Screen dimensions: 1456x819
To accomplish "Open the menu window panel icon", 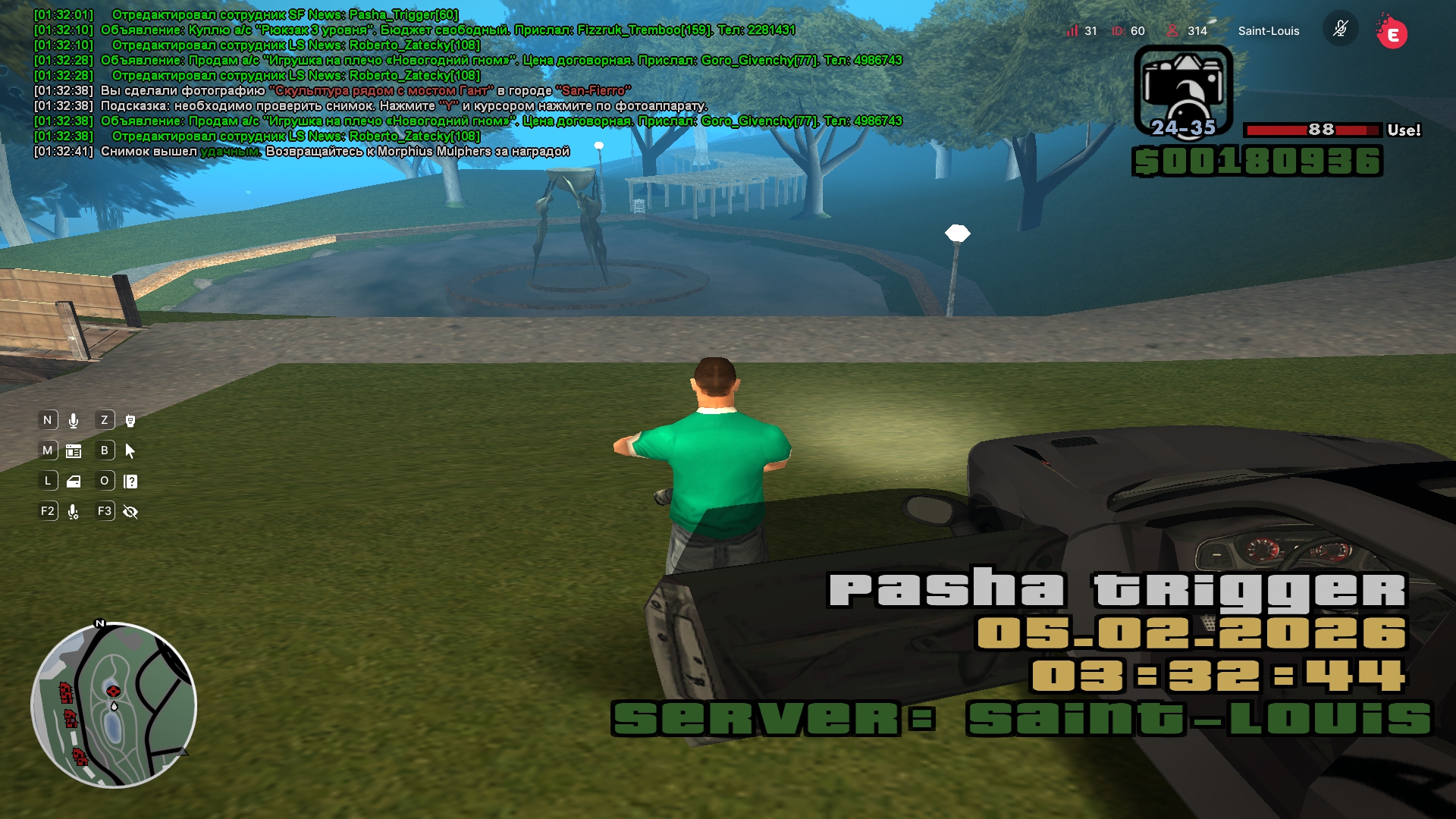I will [74, 451].
